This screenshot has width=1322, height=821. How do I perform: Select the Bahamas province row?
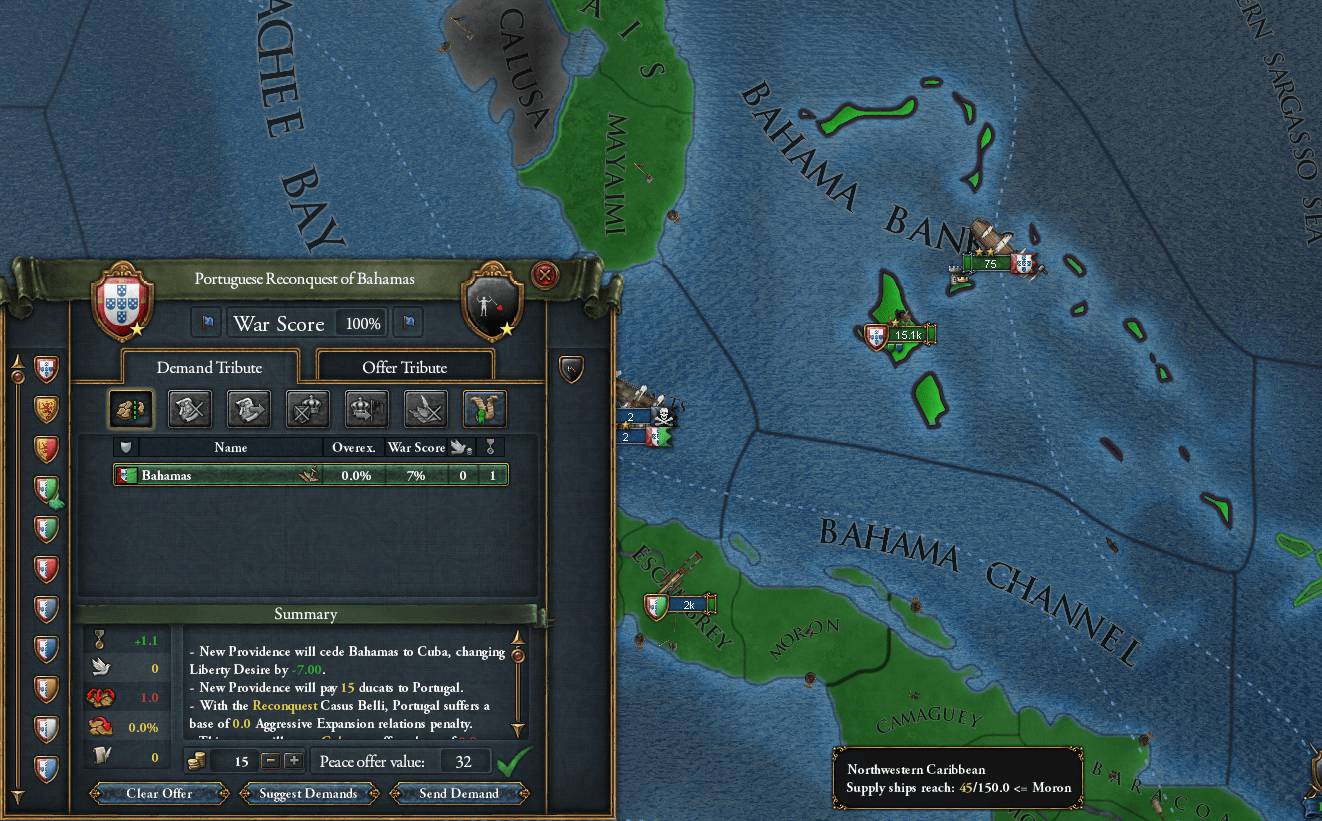coord(310,475)
